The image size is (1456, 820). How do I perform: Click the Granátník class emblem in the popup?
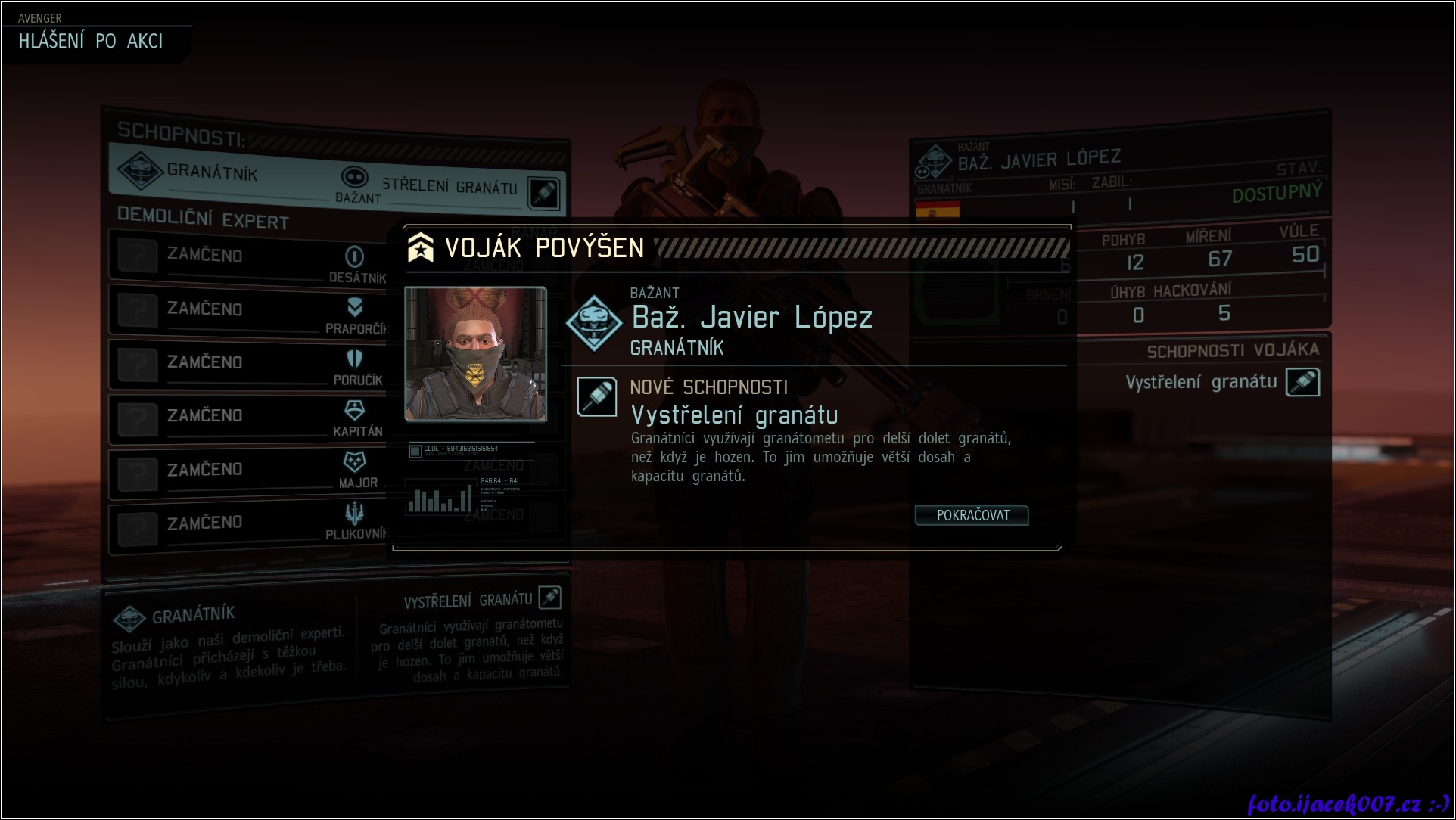coord(595,323)
